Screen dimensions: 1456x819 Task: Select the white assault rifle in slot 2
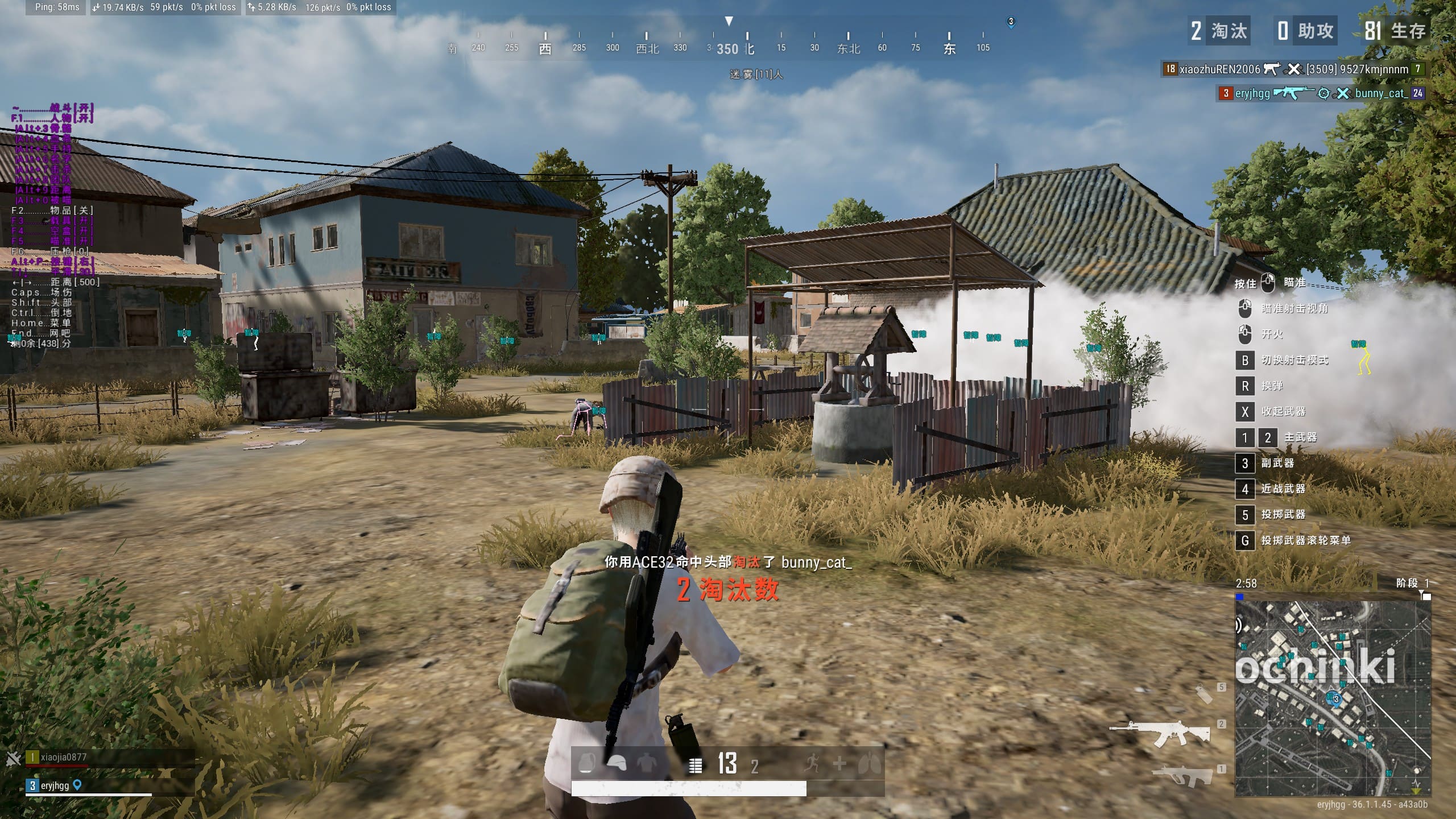tap(1160, 734)
